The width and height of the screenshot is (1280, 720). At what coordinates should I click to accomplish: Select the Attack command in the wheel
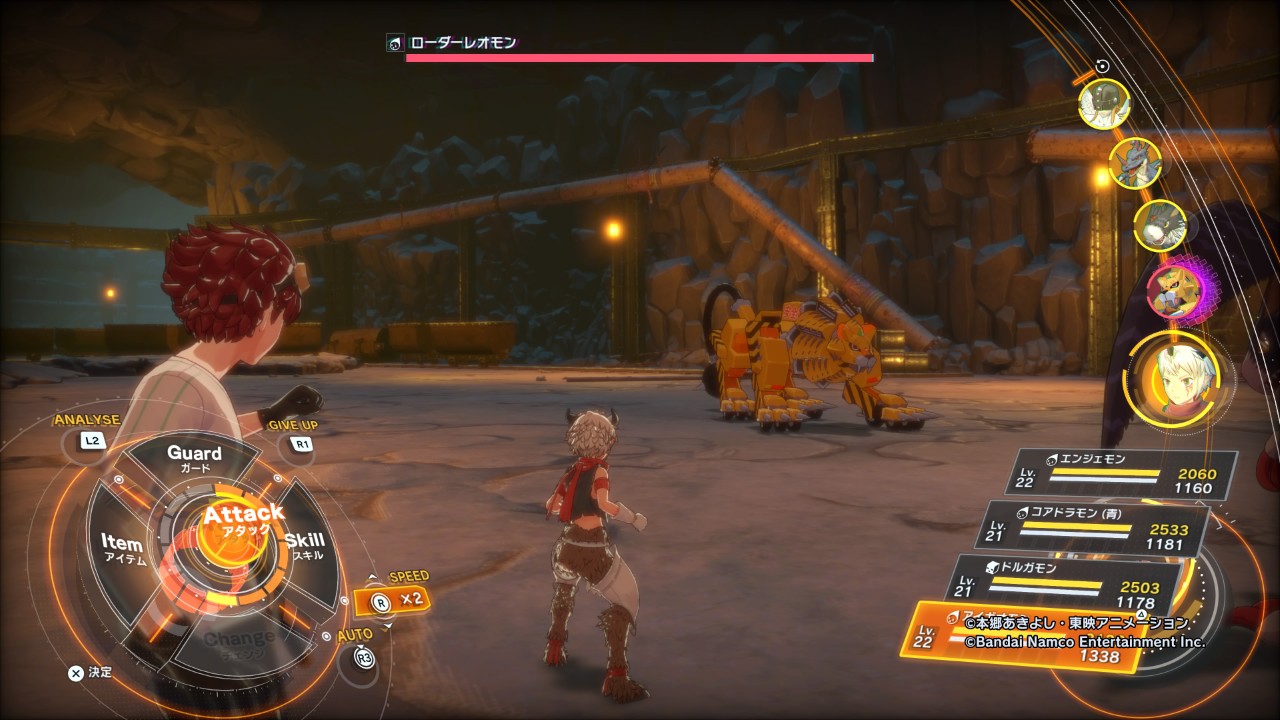(x=237, y=521)
